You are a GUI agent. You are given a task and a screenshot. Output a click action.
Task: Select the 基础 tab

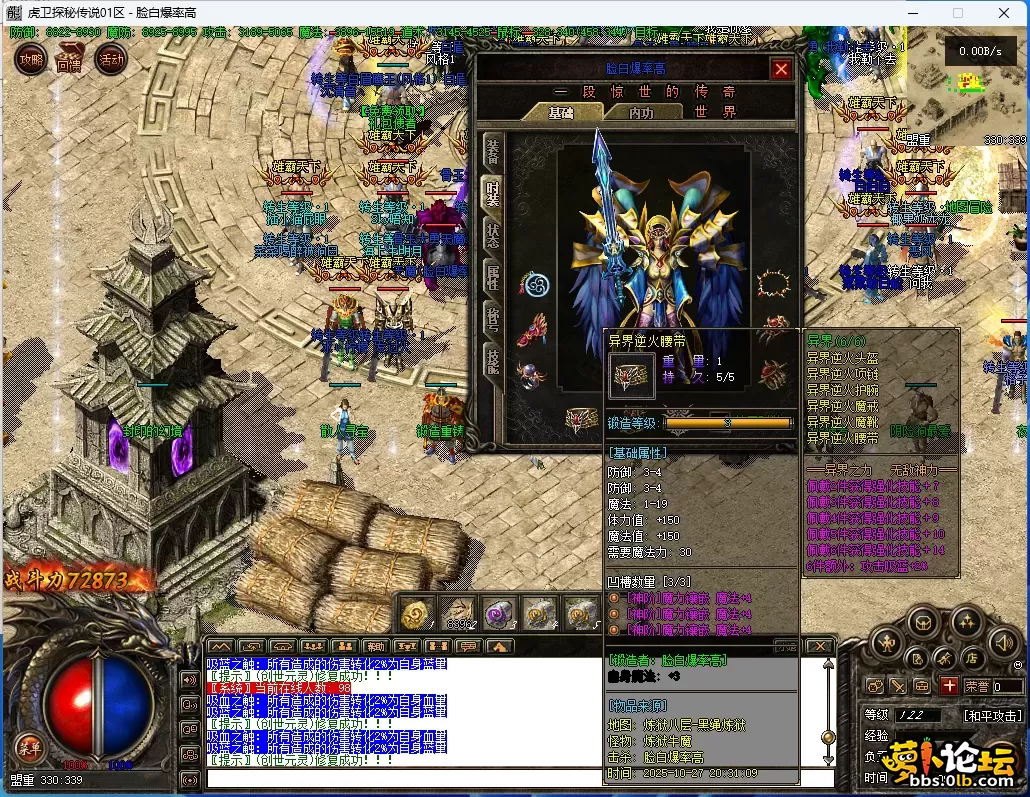pos(561,112)
